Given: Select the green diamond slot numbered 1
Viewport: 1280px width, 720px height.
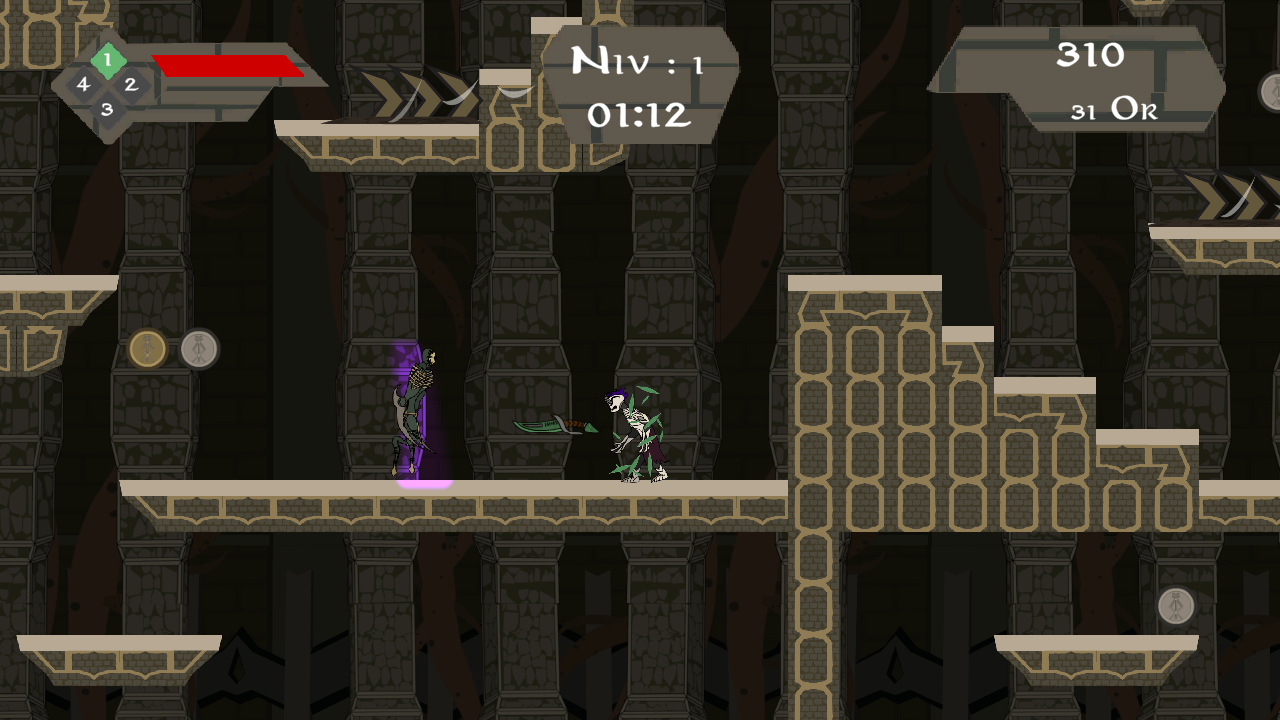Looking at the screenshot, I should (107, 60).
